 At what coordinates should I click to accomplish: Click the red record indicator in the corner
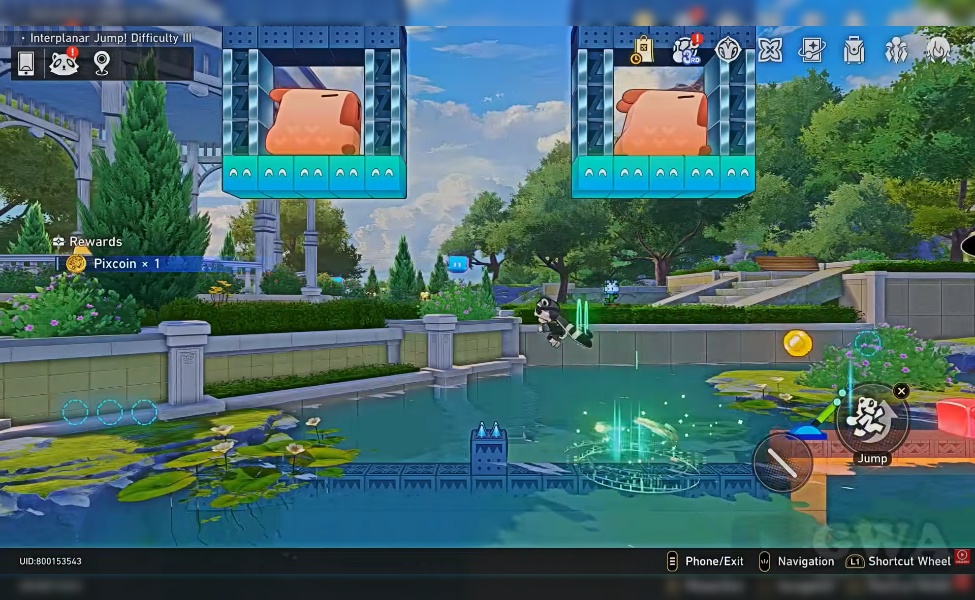pyautogui.click(x=962, y=556)
